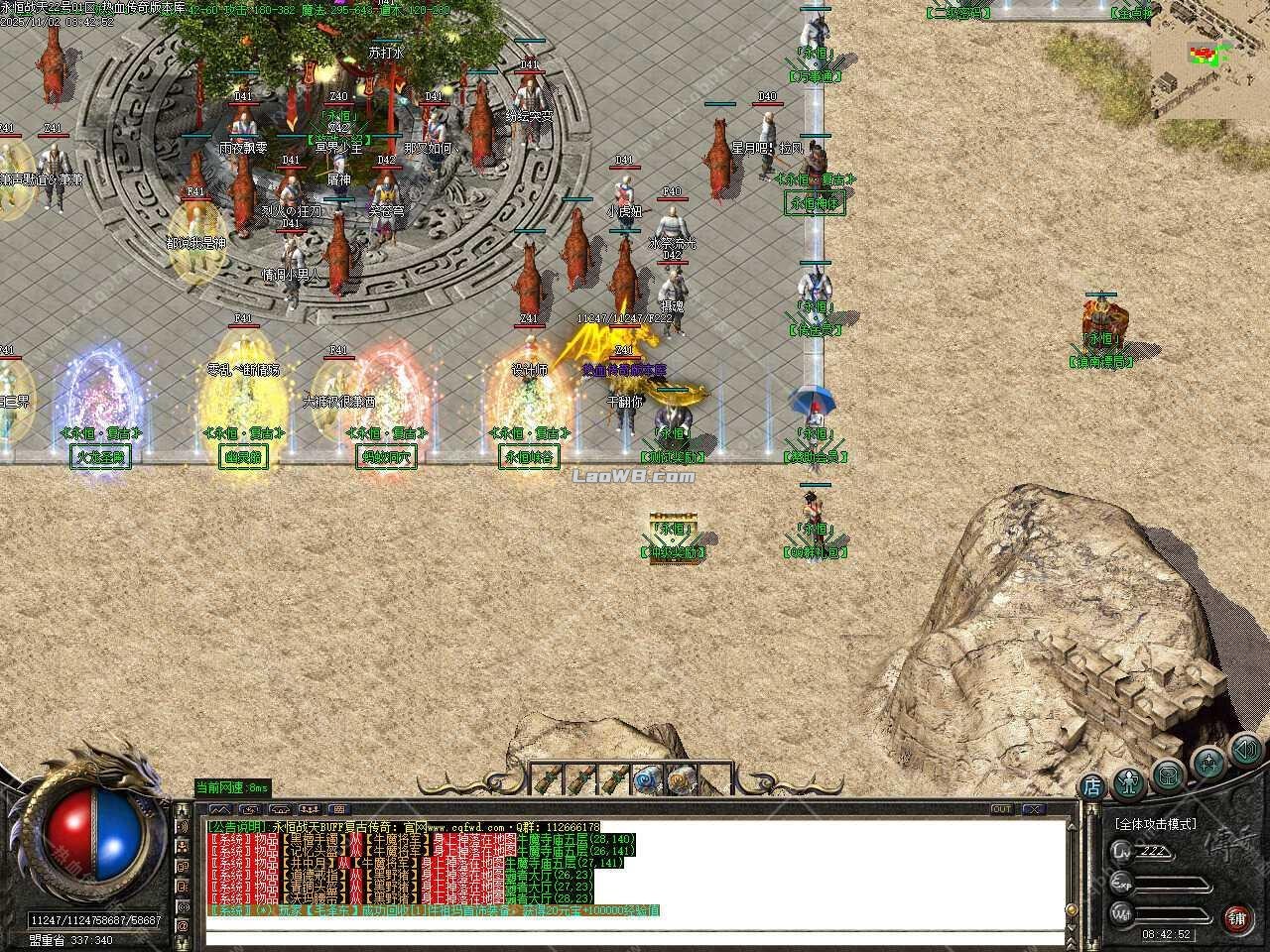Image resolution: width=1270 pixels, height=952 pixels.
Task: Click the OUT button to pop out chat
Action: [x=1002, y=809]
